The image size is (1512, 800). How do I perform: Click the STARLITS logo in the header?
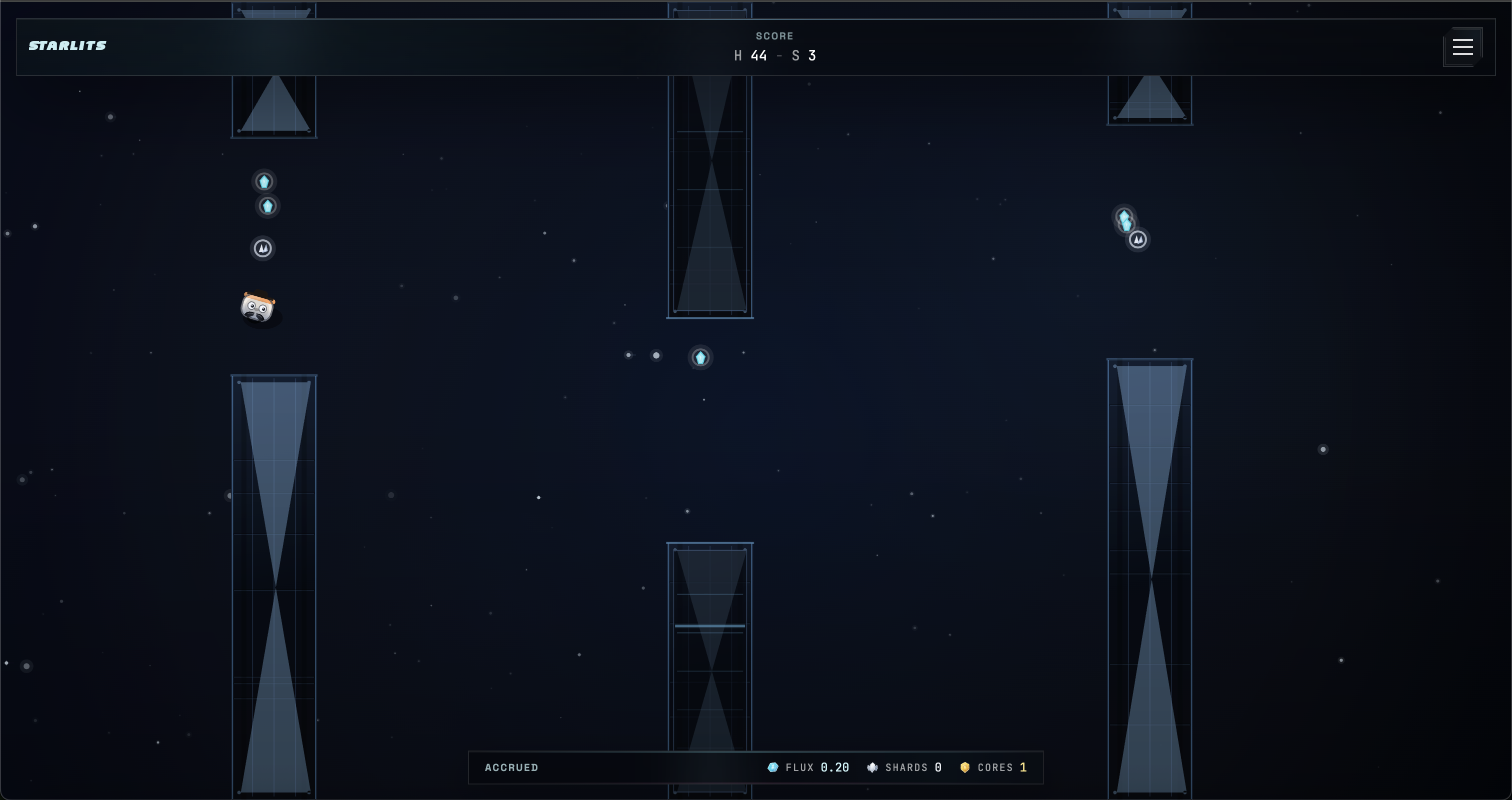tap(67, 46)
